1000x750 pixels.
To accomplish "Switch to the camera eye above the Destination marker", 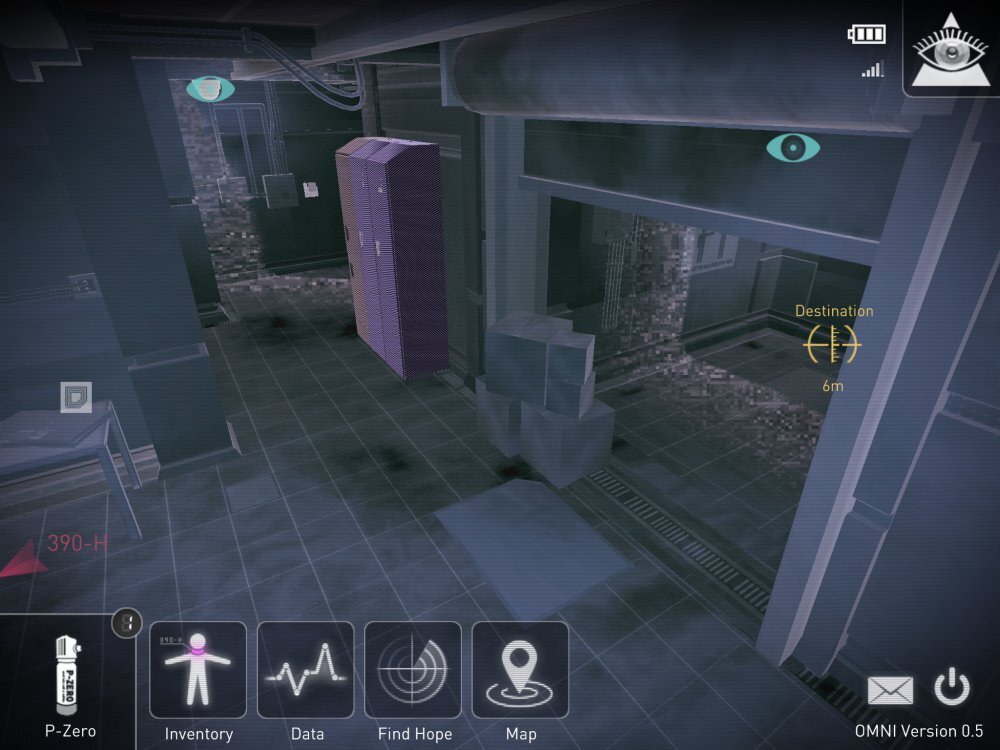I will (x=793, y=148).
